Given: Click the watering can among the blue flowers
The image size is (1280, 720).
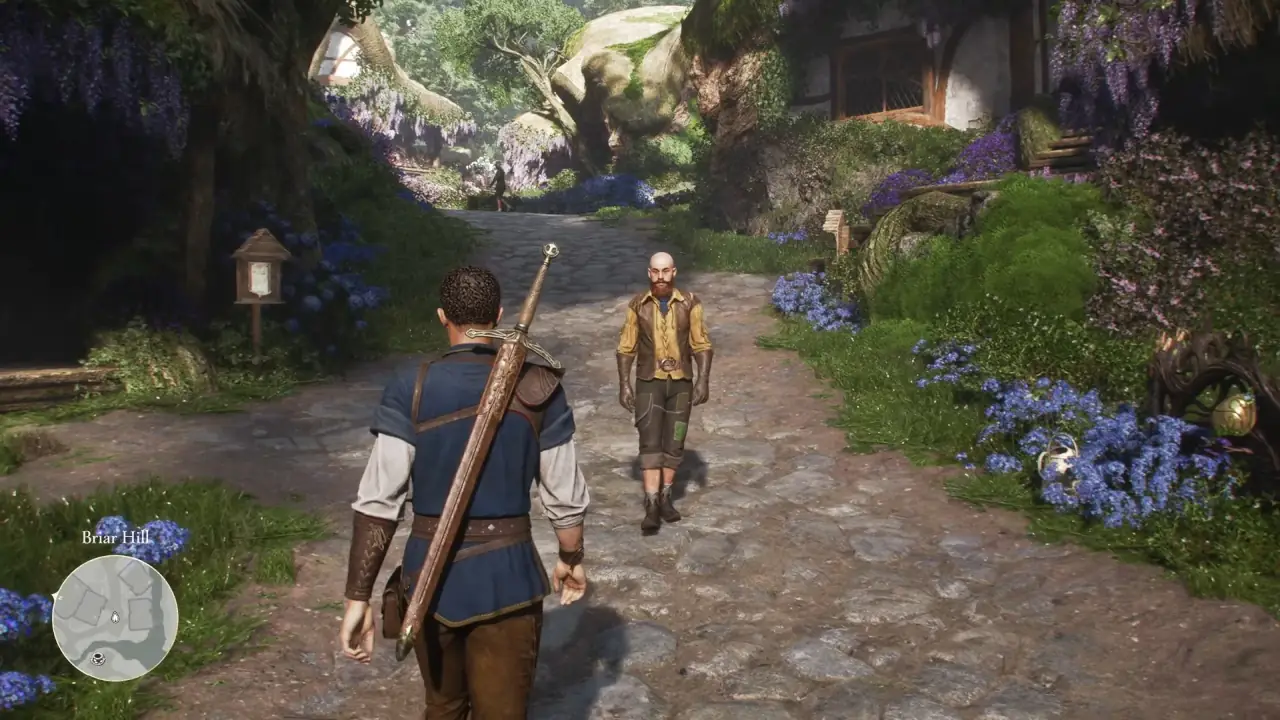Looking at the screenshot, I should coord(1058,460).
